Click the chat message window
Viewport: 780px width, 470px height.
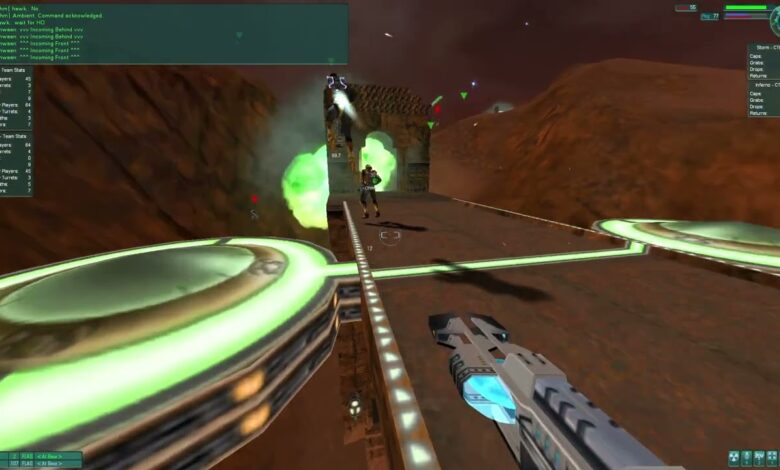pyautogui.click(x=174, y=33)
